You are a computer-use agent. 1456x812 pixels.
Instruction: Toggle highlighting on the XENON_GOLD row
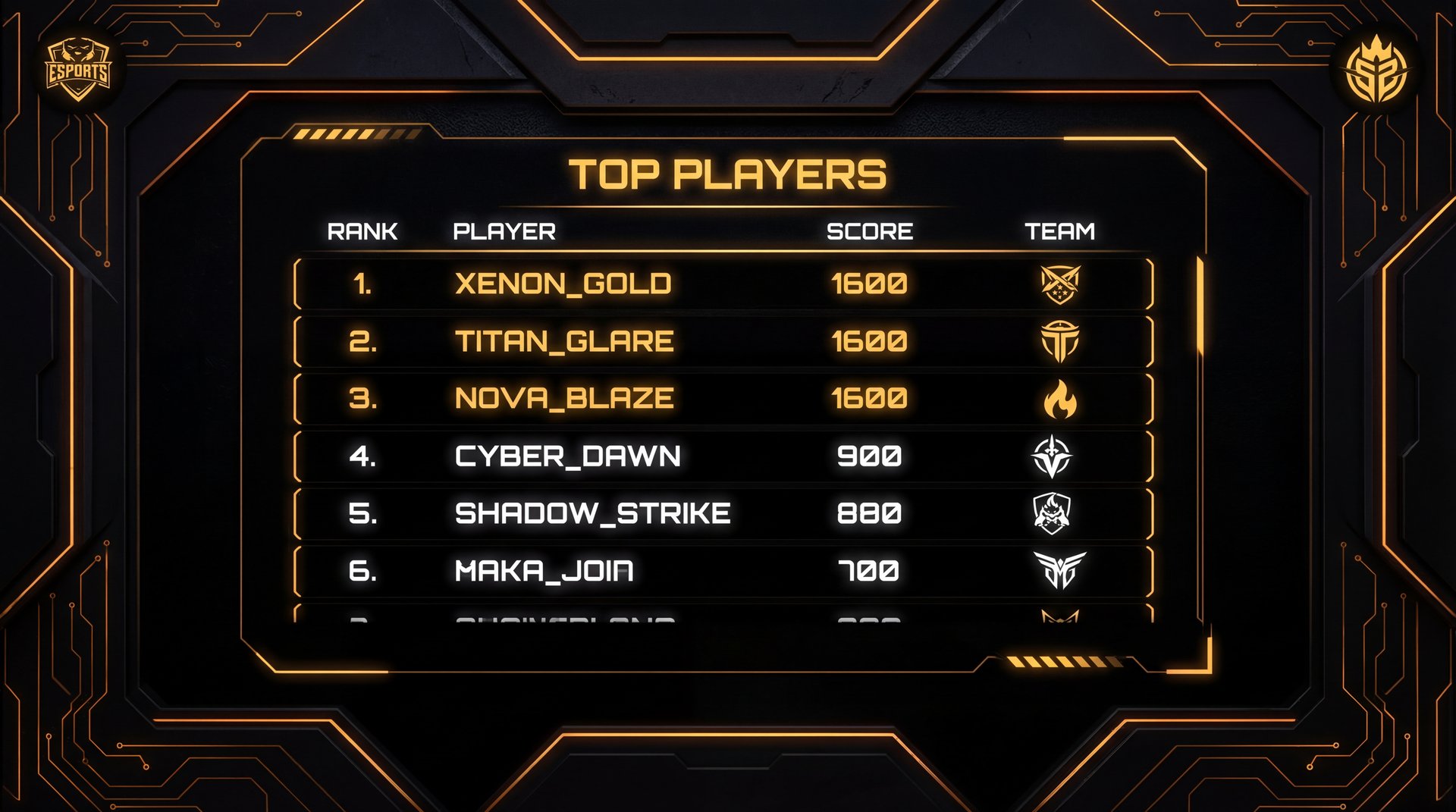pyautogui.click(x=720, y=284)
